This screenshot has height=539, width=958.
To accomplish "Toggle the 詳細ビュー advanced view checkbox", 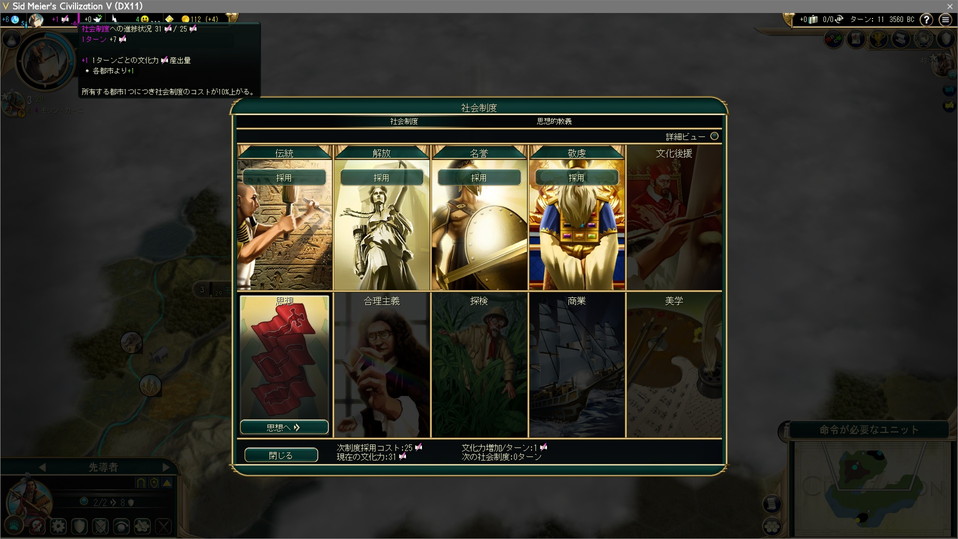I will click(714, 136).
